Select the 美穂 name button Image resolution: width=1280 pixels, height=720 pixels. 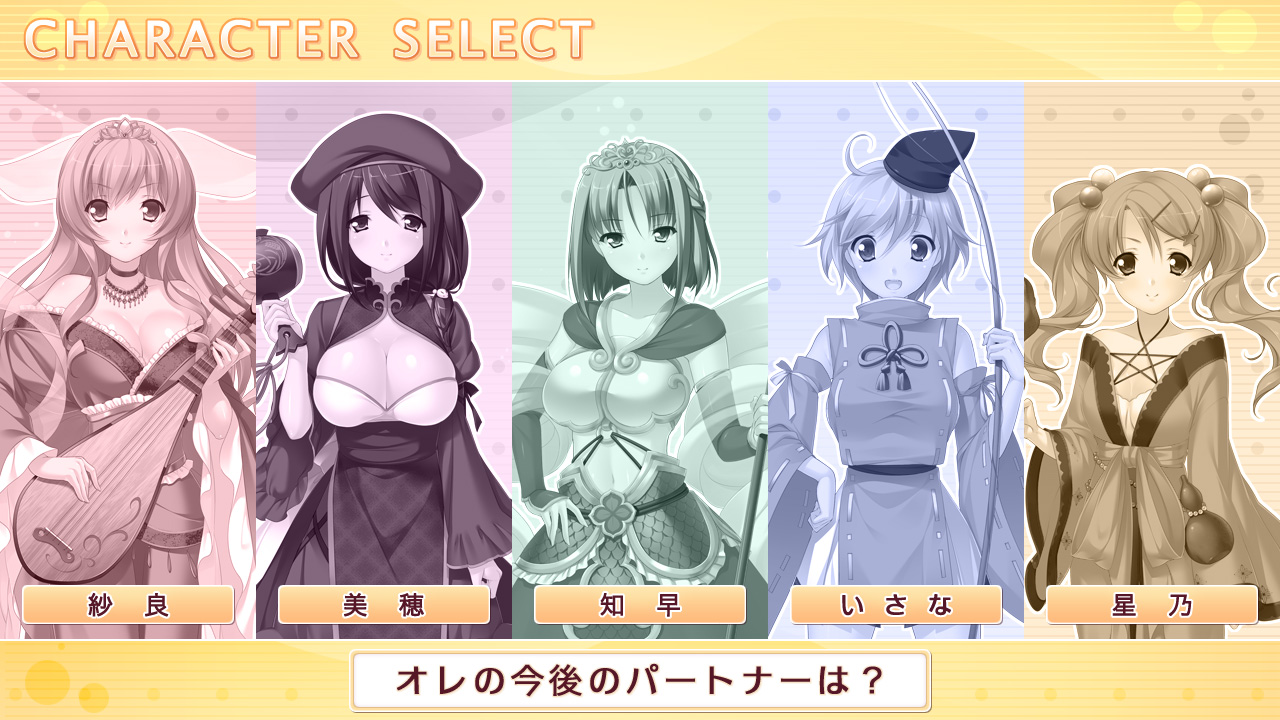point(384,605)
